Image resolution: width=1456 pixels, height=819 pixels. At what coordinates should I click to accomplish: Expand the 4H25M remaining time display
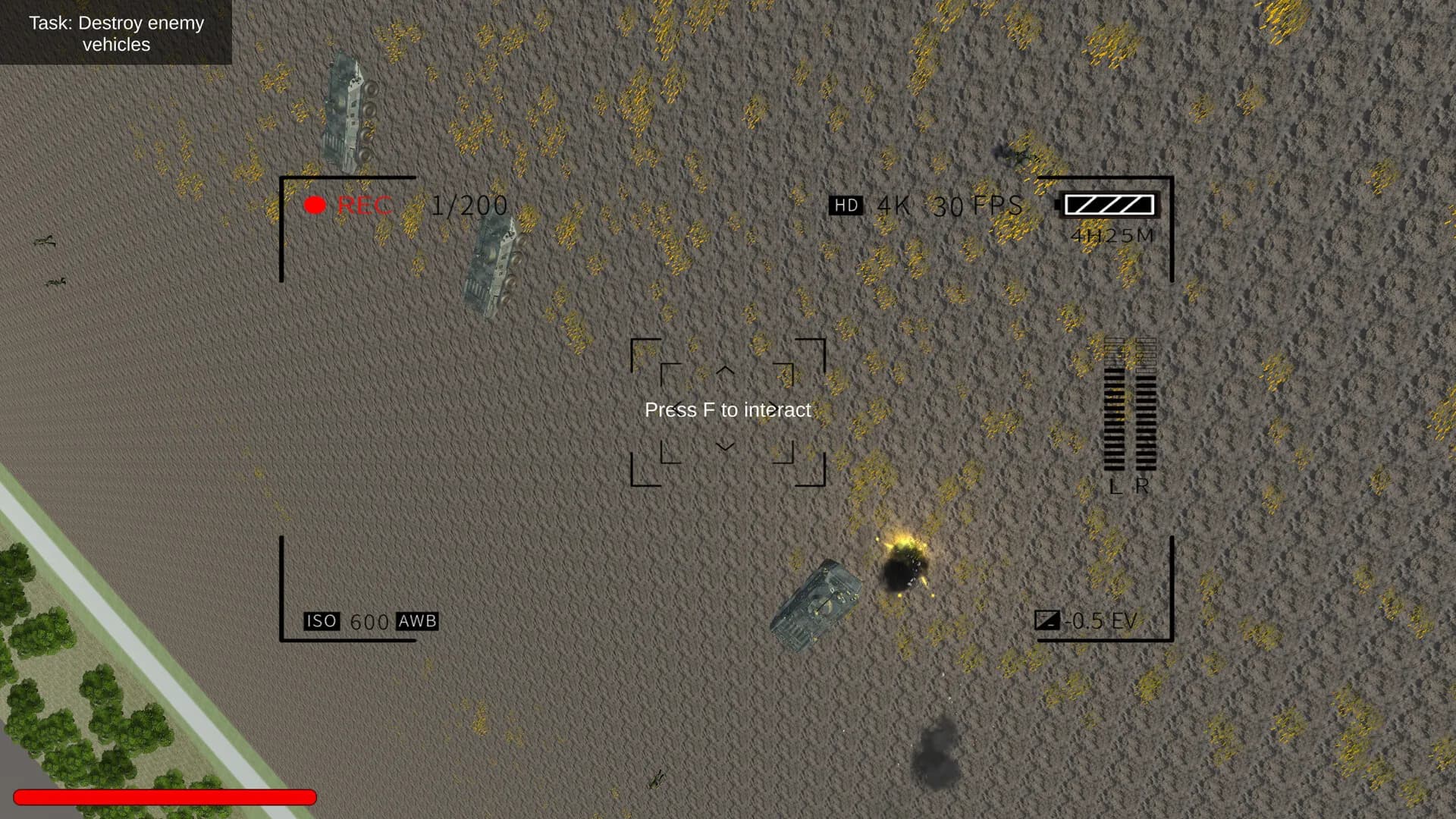pos(1110,237)
